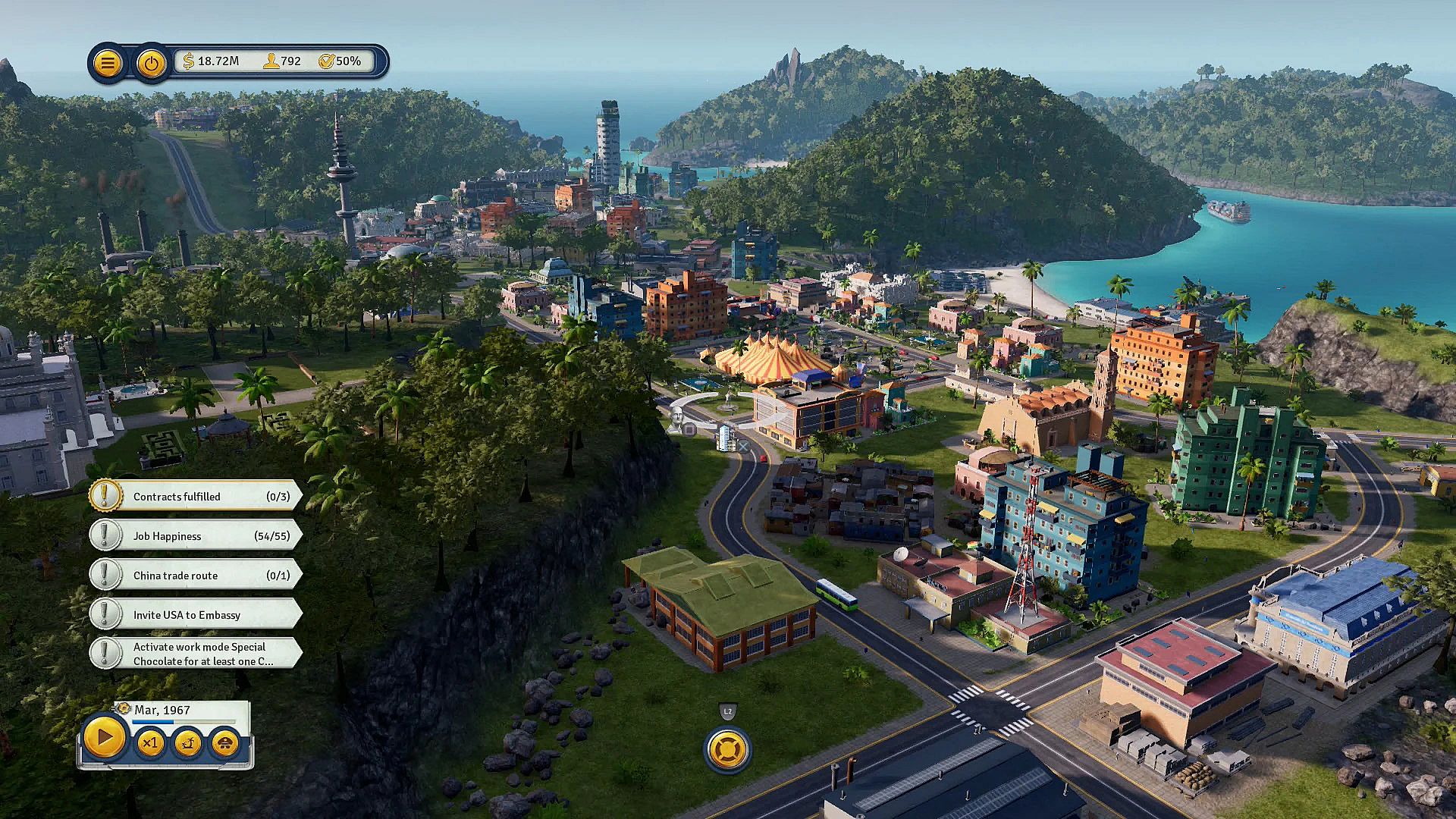Click the gear icon beside the date
The width and height of the screenshot is (1456, 819).
pos(124,708)
